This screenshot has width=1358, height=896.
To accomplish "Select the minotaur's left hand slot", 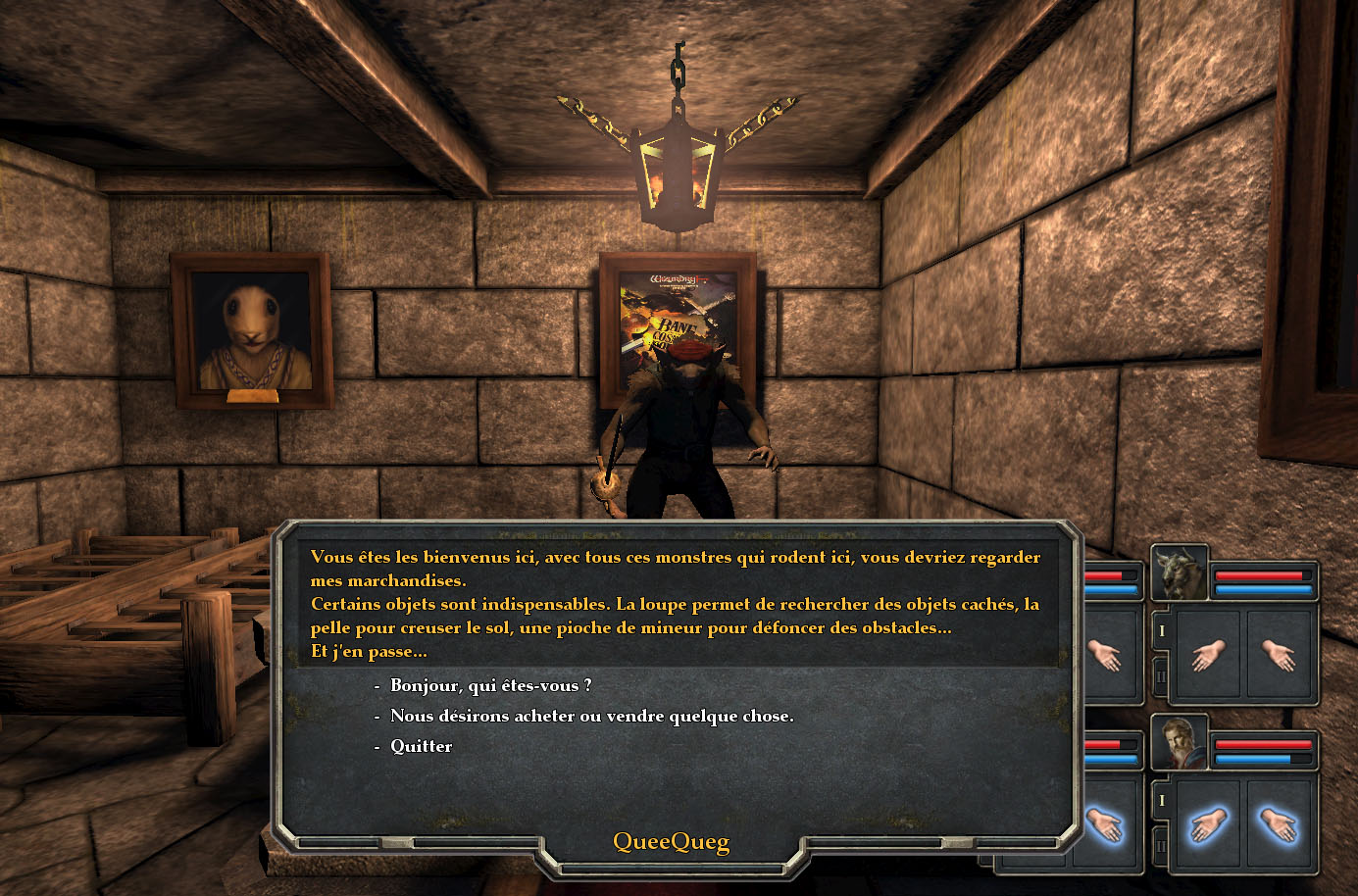I will tap(1208, 654).
